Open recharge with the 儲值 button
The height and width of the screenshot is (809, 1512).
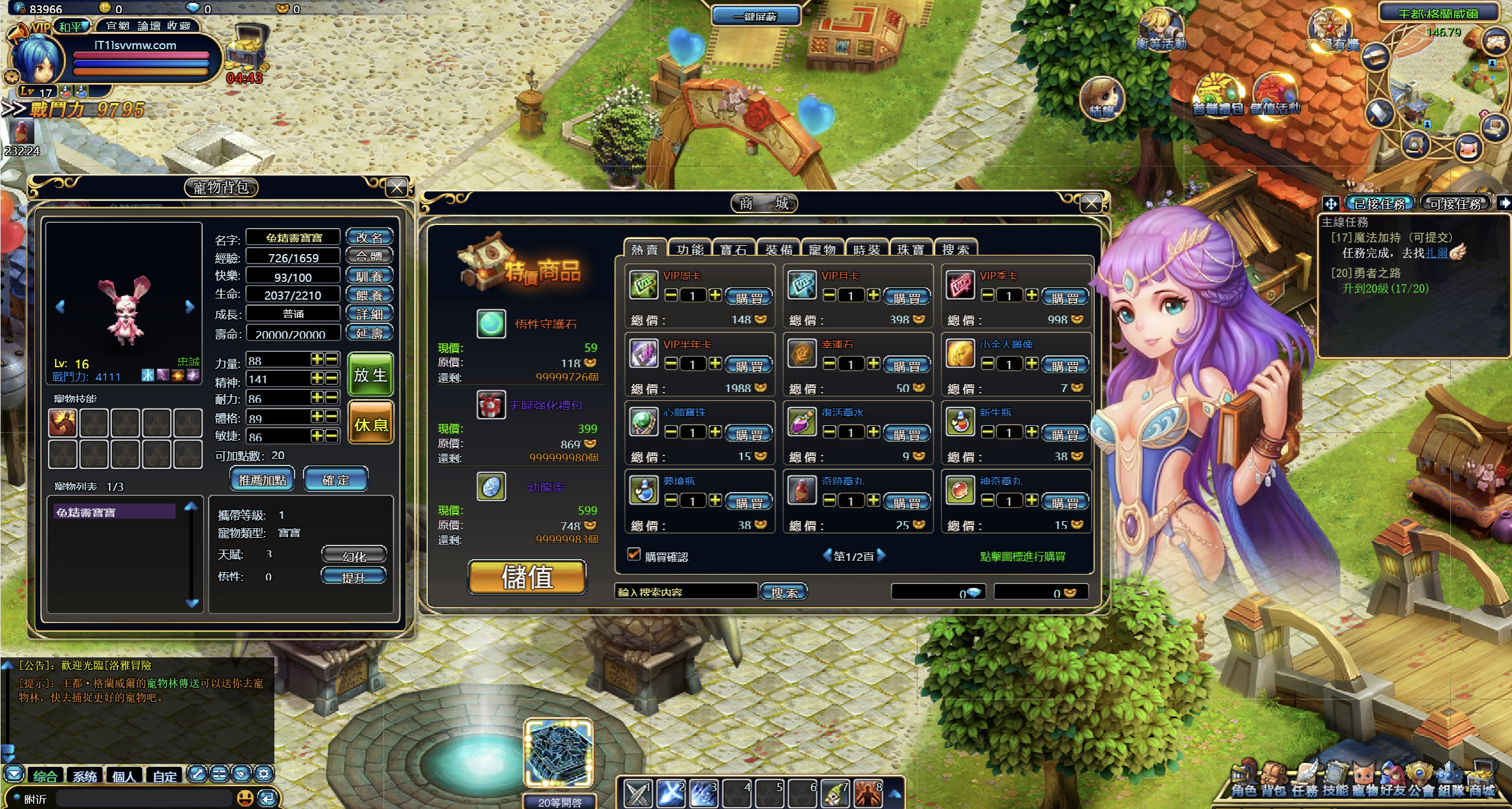pos(527,577)
